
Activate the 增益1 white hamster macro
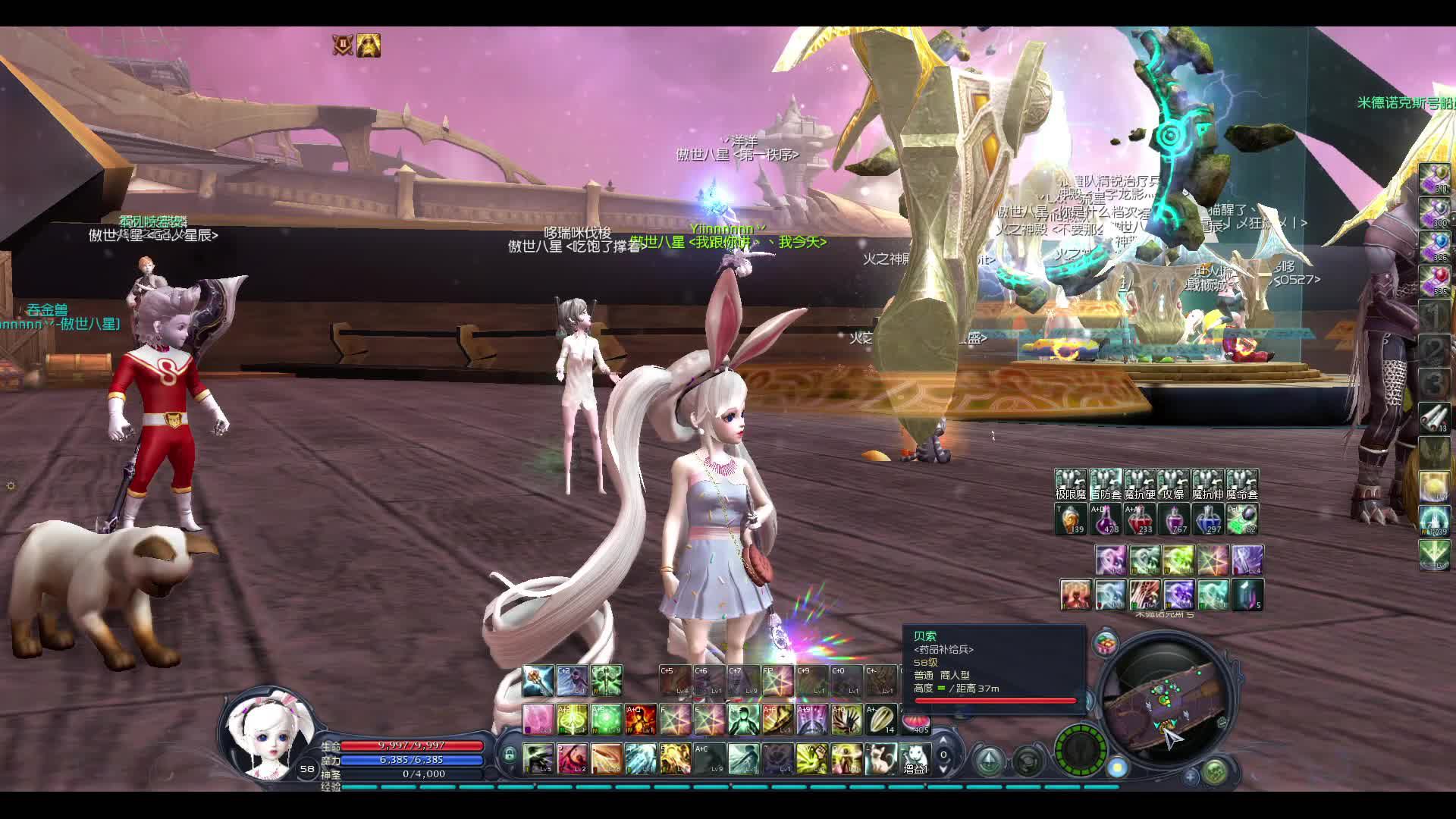coord(915,758)
